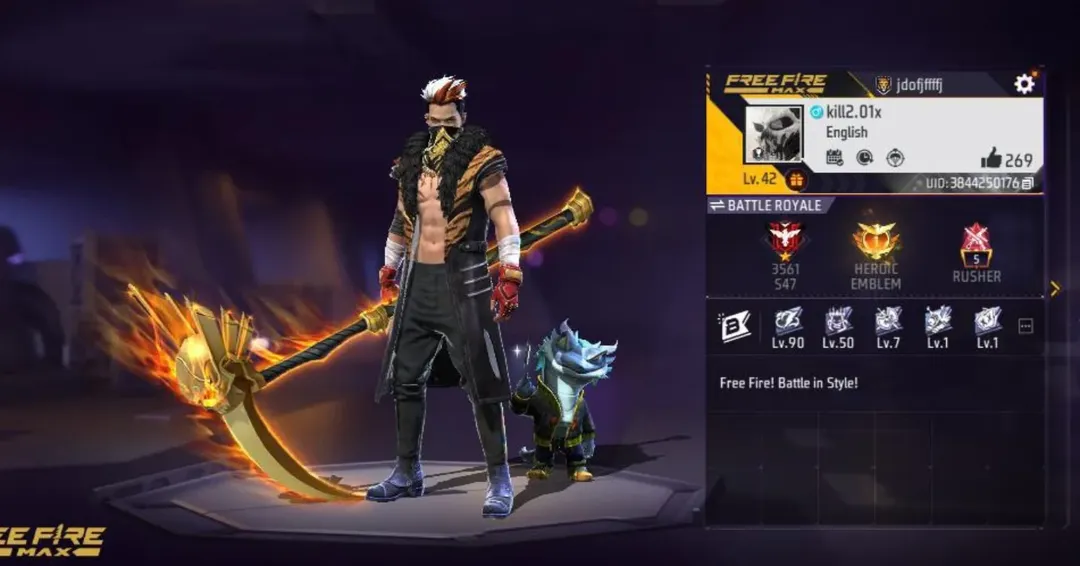Open the more options ellipsis button
Viewport: 1080px width, 566px height.
tap(1025, 326)
